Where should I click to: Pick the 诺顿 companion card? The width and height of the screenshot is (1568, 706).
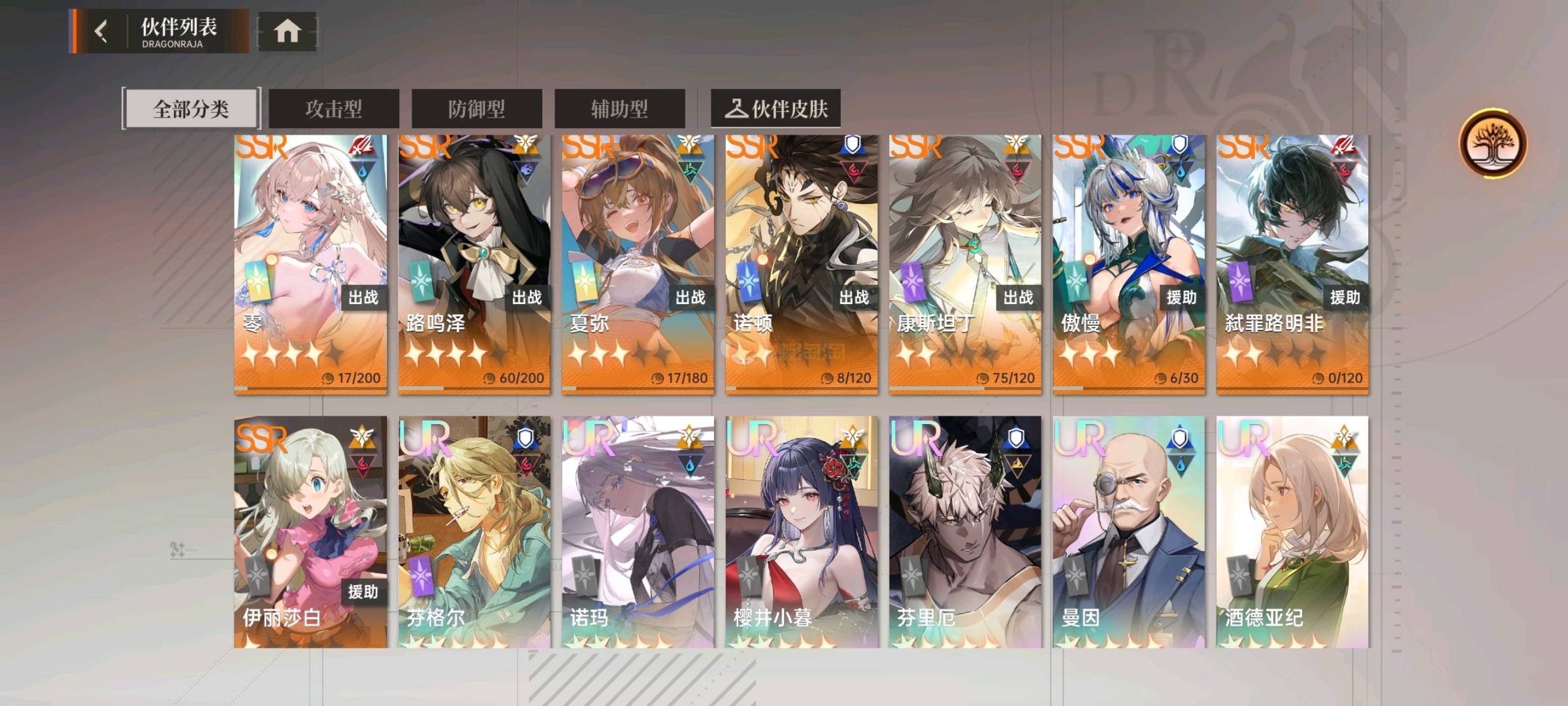802,264
